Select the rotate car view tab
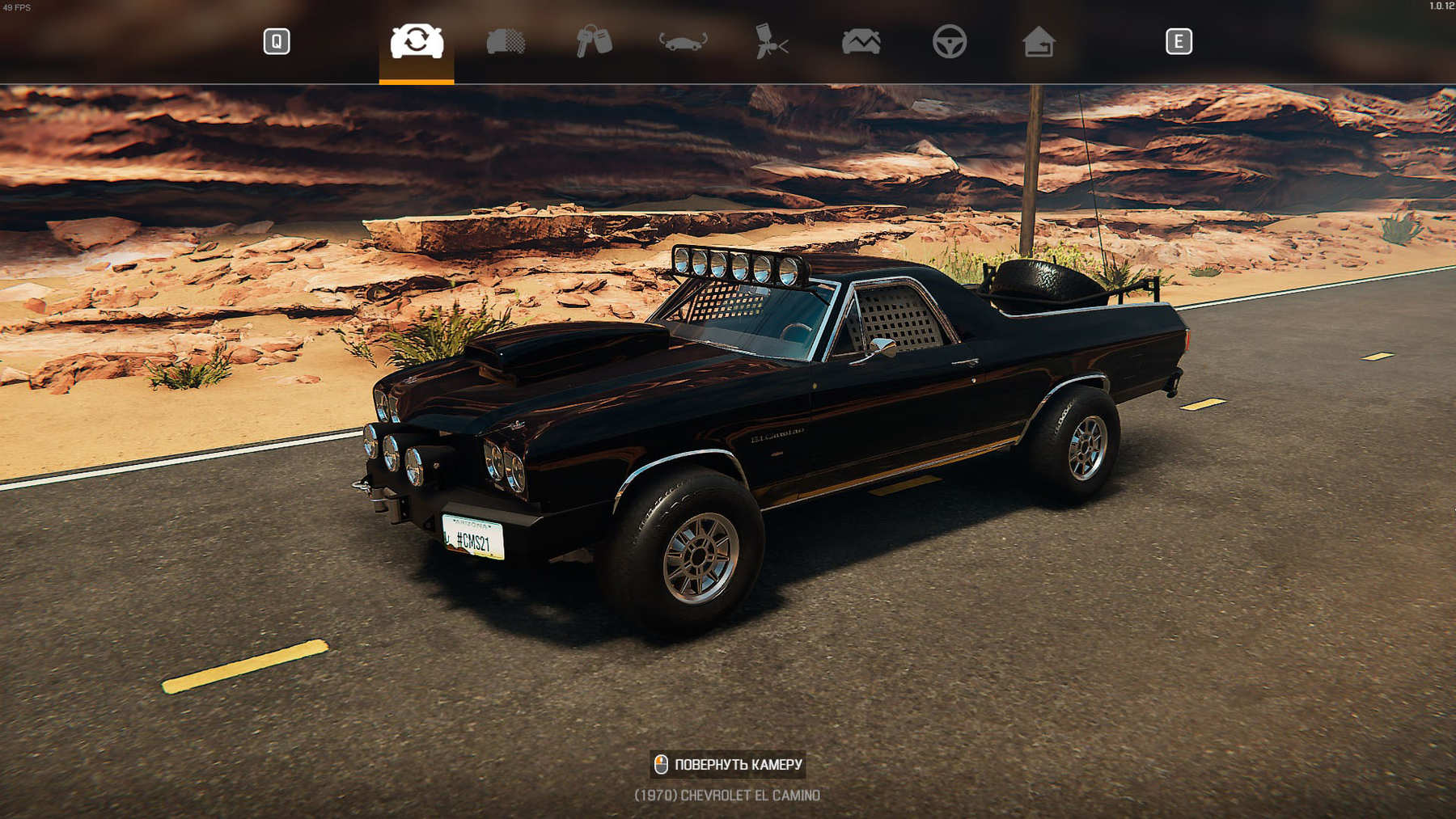The height and width of the screenshot is (819, 1456). point(417,41)
